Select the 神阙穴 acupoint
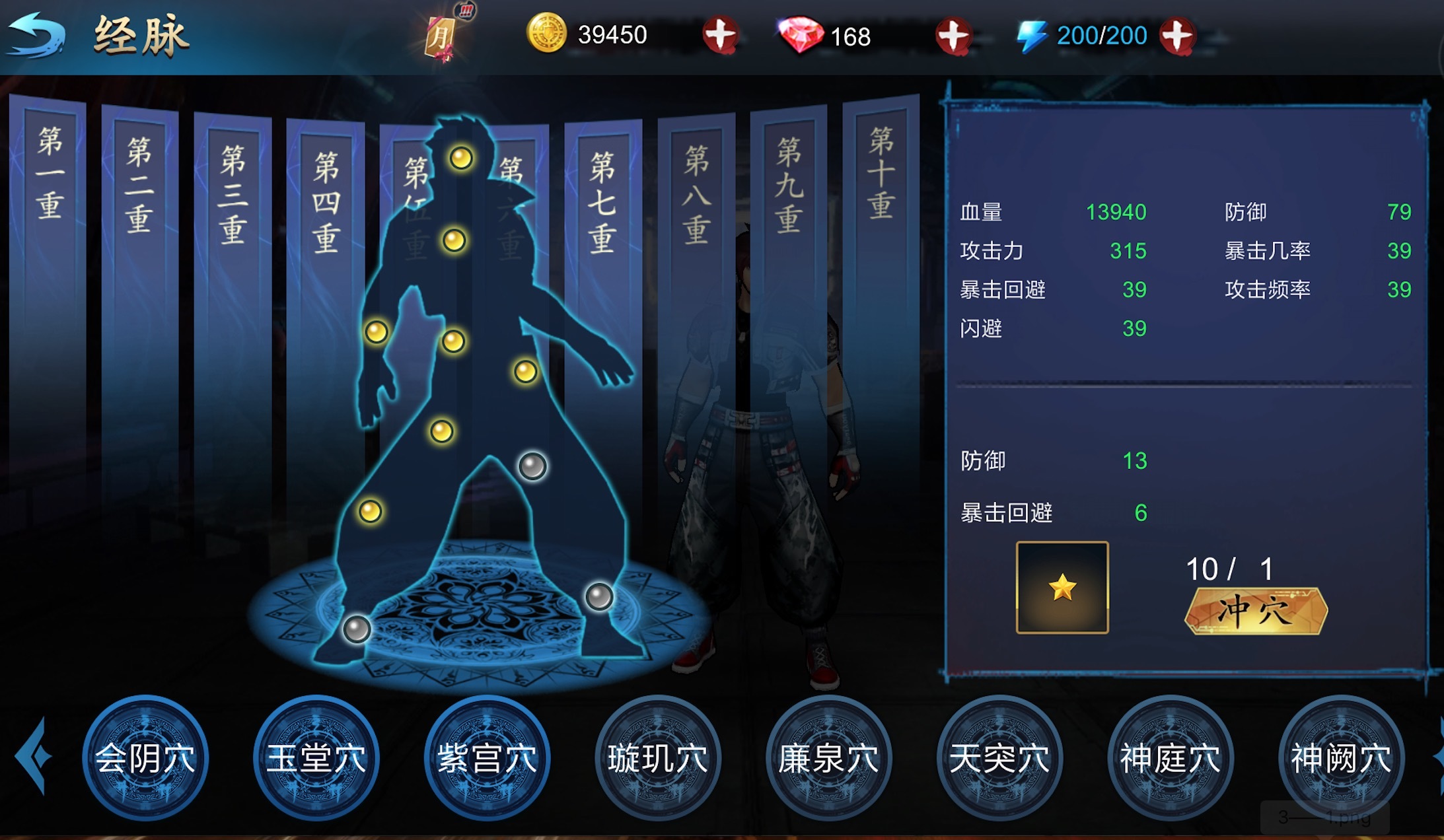The height and width of the screenshot is (840, 1444). coord(1341,757)
